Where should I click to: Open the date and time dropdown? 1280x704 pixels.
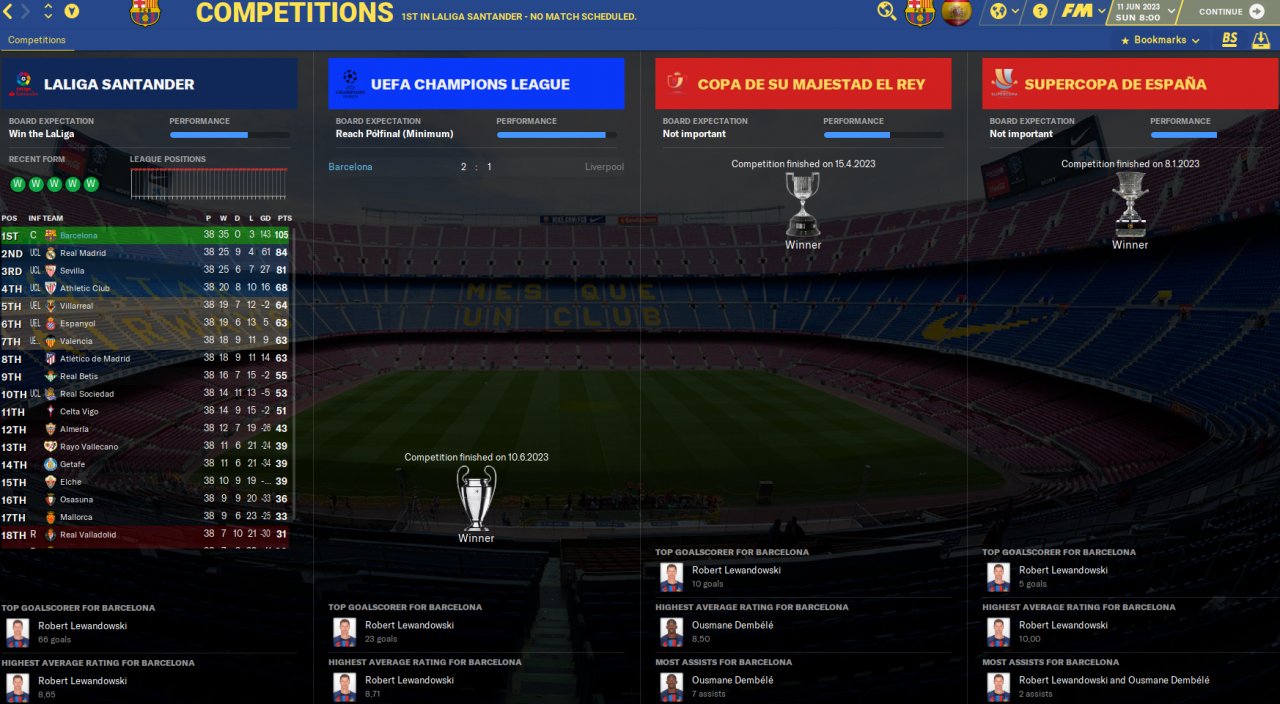(x=1142, y=12)
